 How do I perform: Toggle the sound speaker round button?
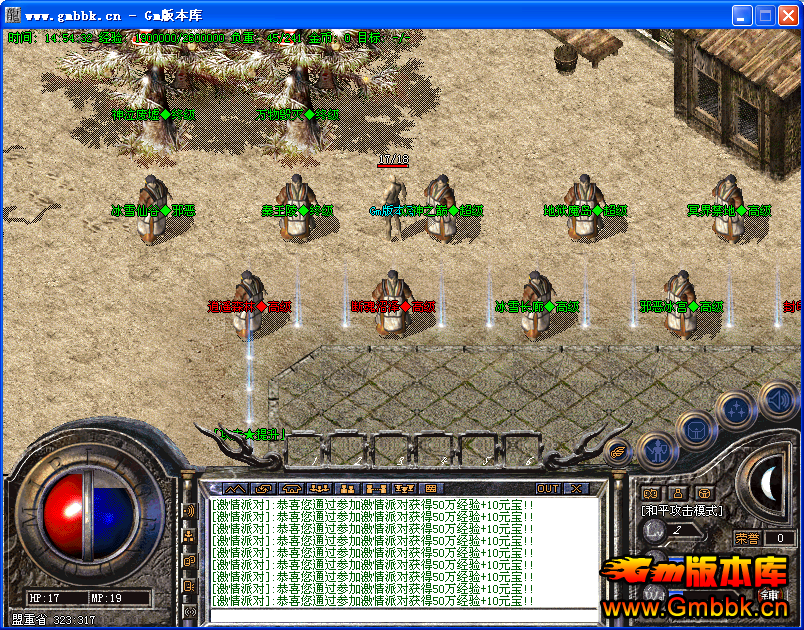[777, 399]
